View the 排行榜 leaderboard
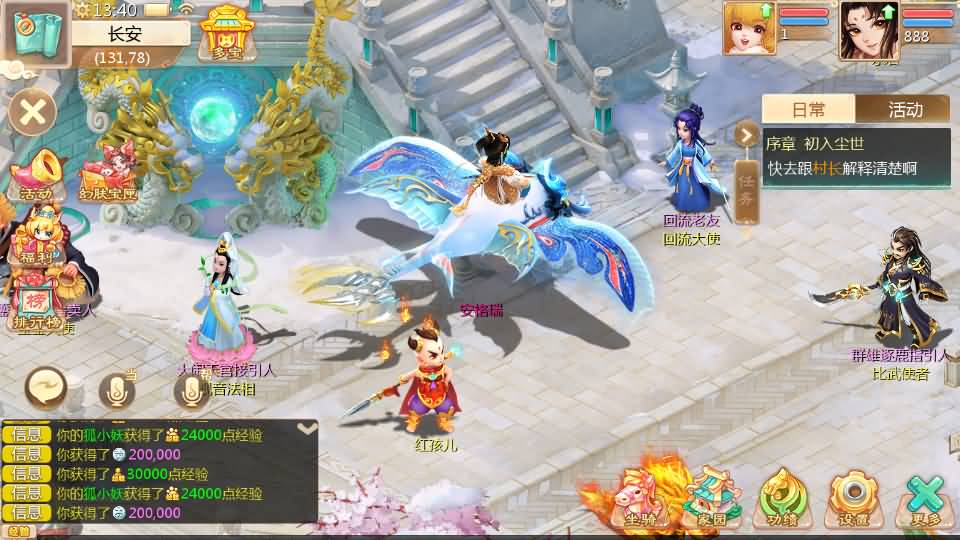Viewport: 960px width, 540px height. point(36,305)
